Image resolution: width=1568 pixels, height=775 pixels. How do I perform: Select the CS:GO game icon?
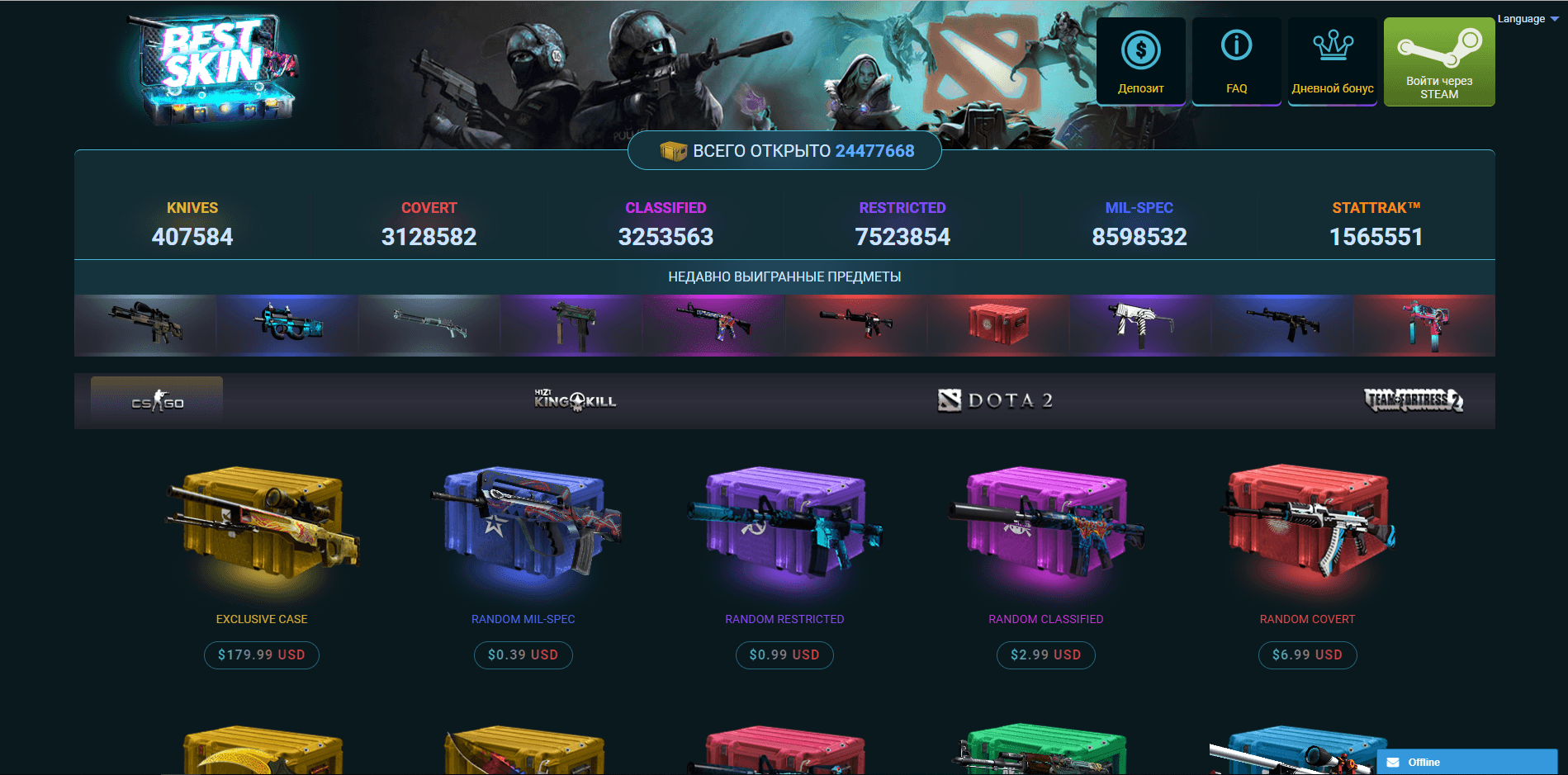[x=156, y=401]
